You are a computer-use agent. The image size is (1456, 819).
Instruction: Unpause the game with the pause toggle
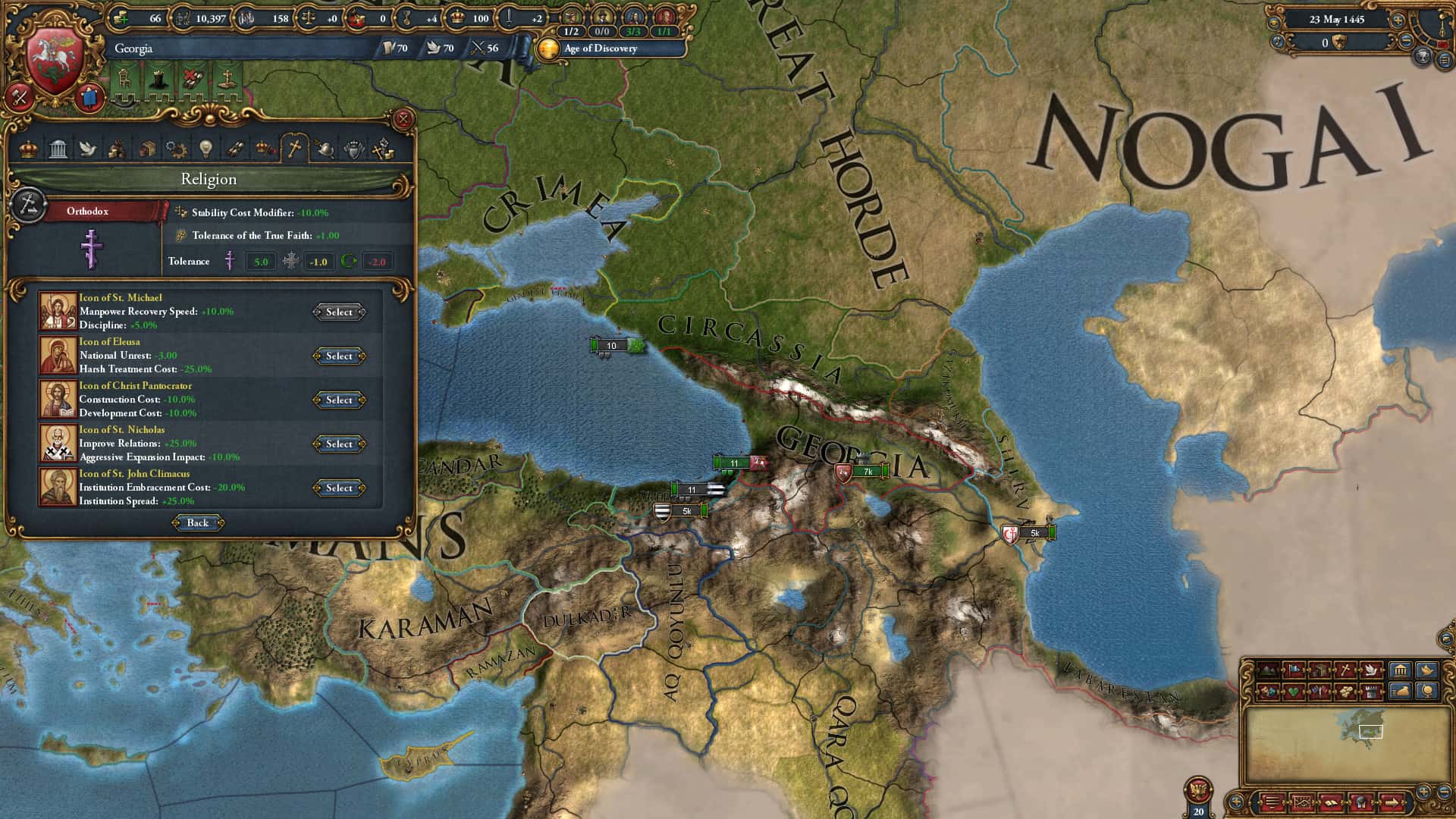1443,44
